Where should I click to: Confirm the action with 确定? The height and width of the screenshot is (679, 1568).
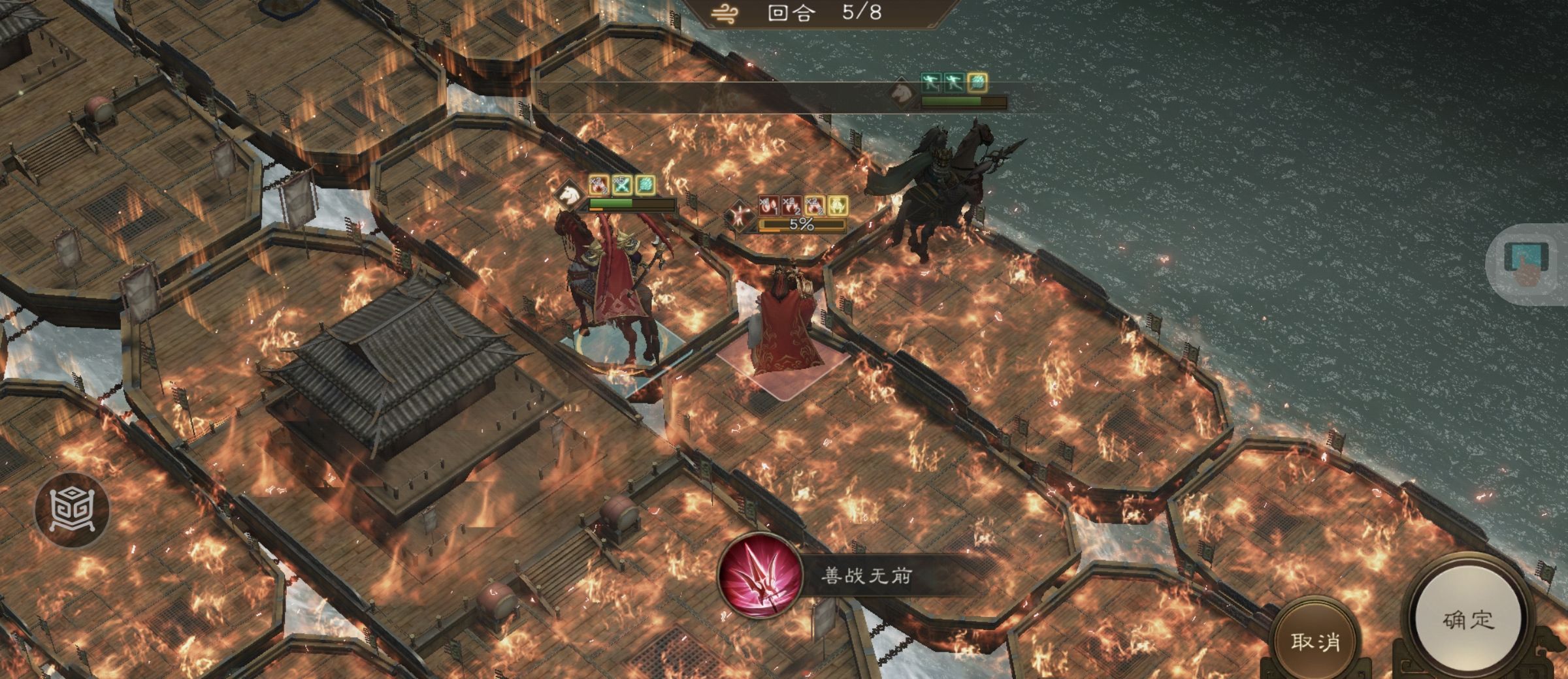1468,620
